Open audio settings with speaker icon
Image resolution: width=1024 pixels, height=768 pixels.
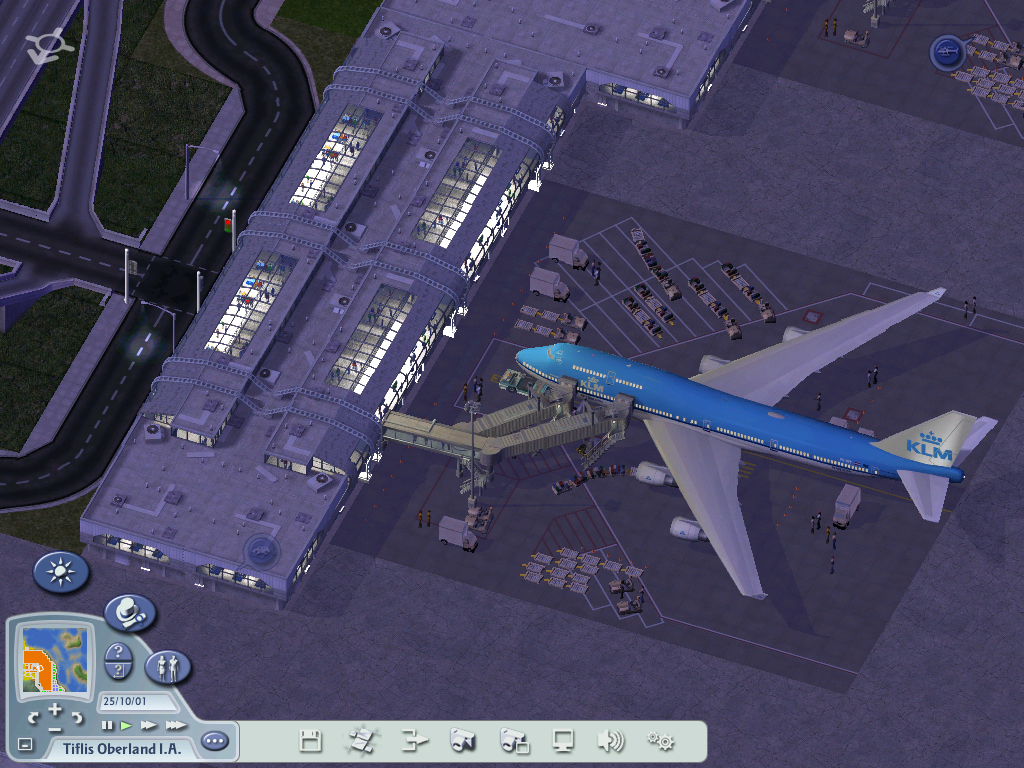tap(610, 741)
